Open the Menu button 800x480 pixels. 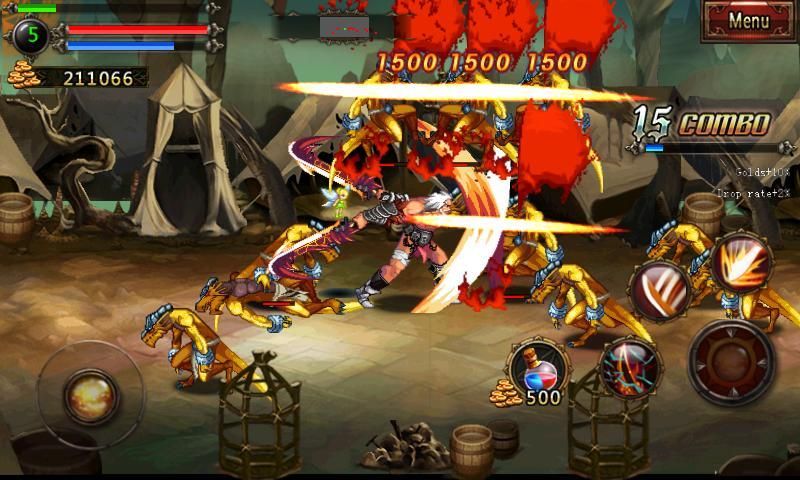point(748,21)
